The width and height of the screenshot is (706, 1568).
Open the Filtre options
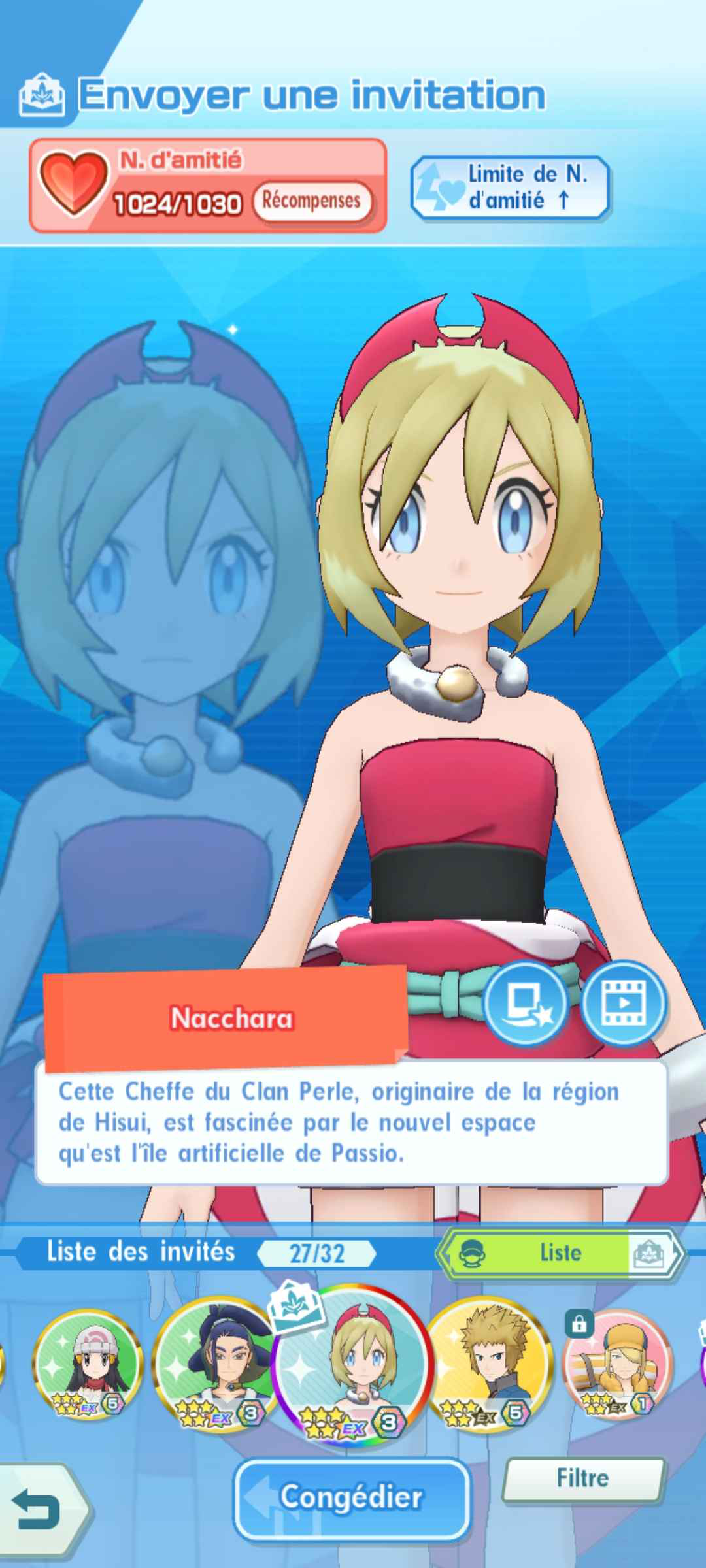pyautogui.click(x=582, y=1478)
